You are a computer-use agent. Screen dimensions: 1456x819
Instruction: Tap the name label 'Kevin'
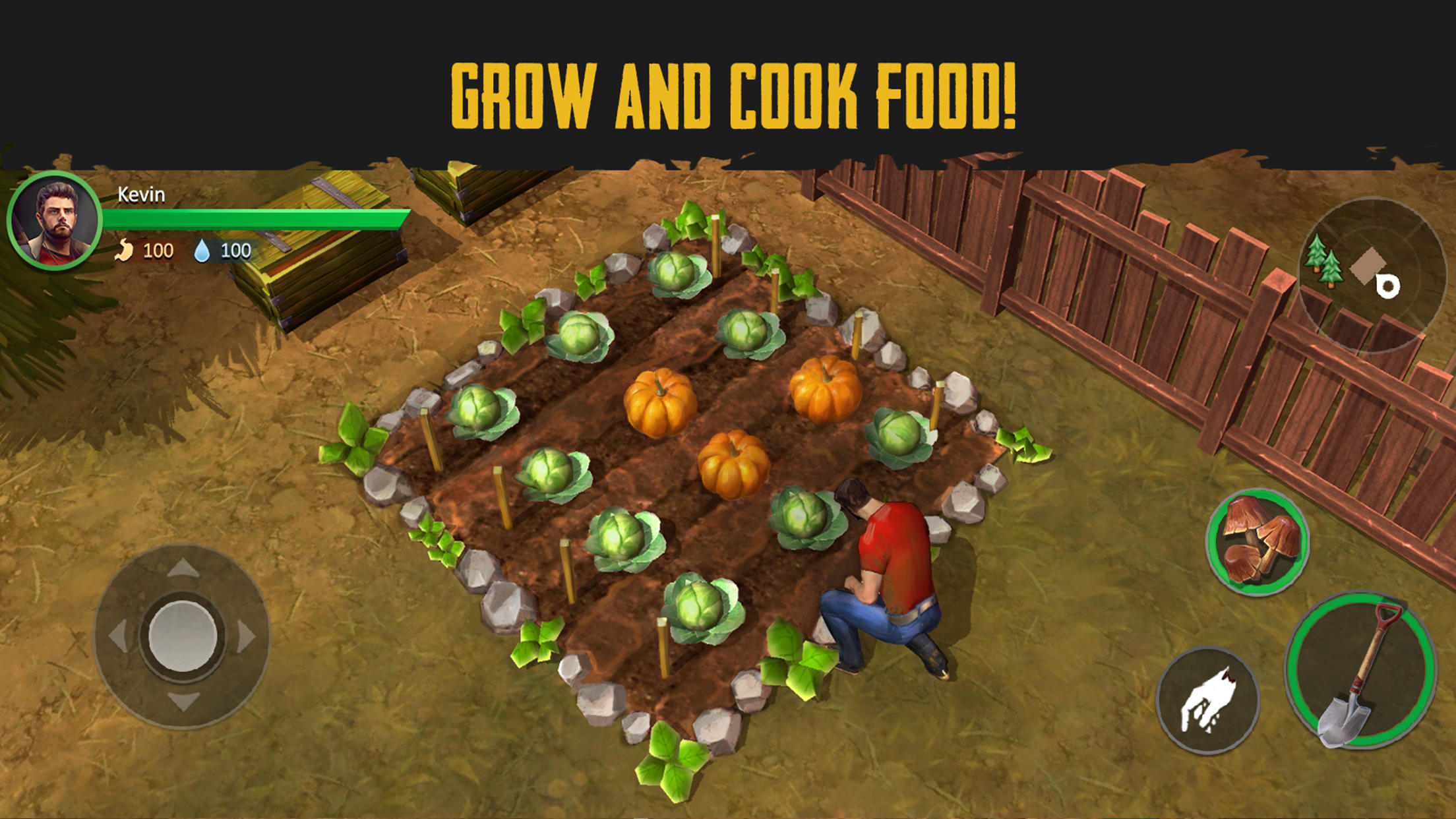click(x=138, y=195)
